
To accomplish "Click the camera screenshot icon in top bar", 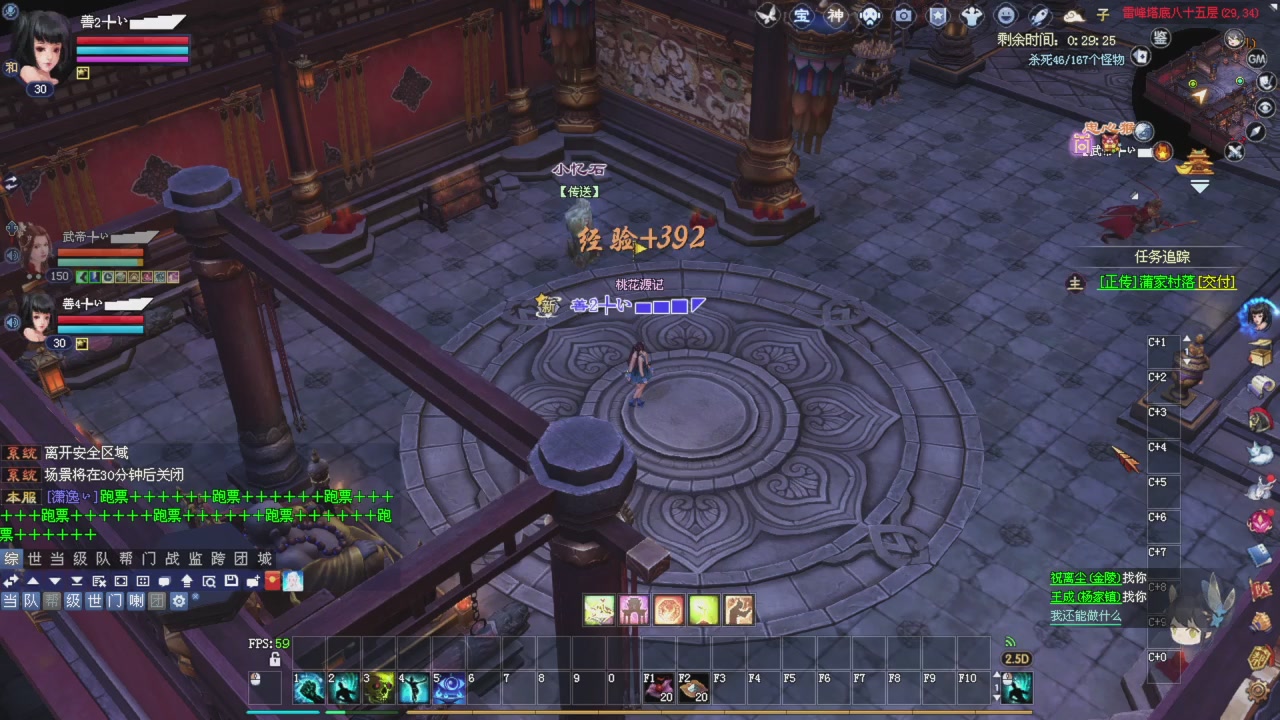I will tap(903, 15).
